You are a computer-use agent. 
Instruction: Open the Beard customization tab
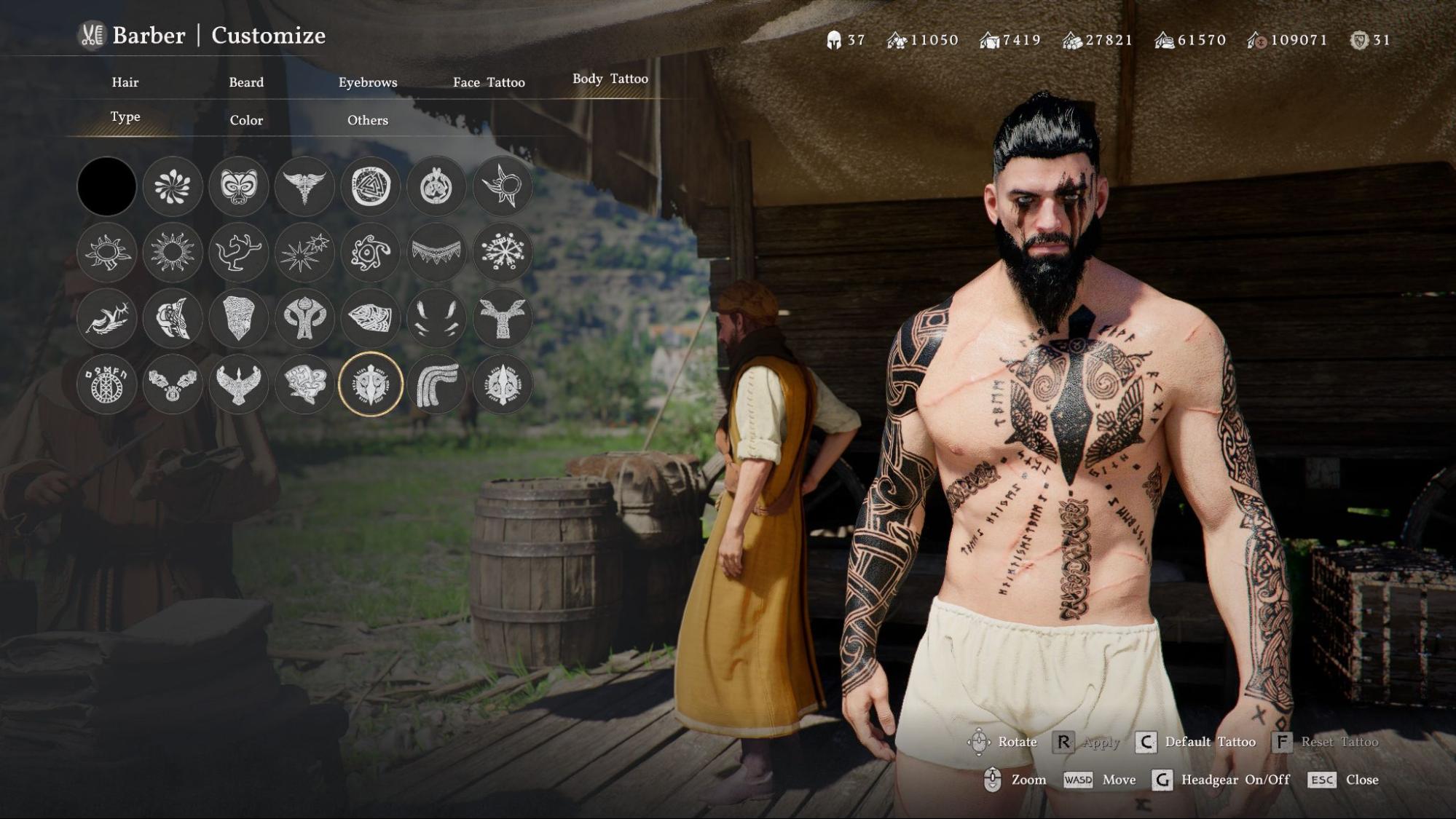245,82
